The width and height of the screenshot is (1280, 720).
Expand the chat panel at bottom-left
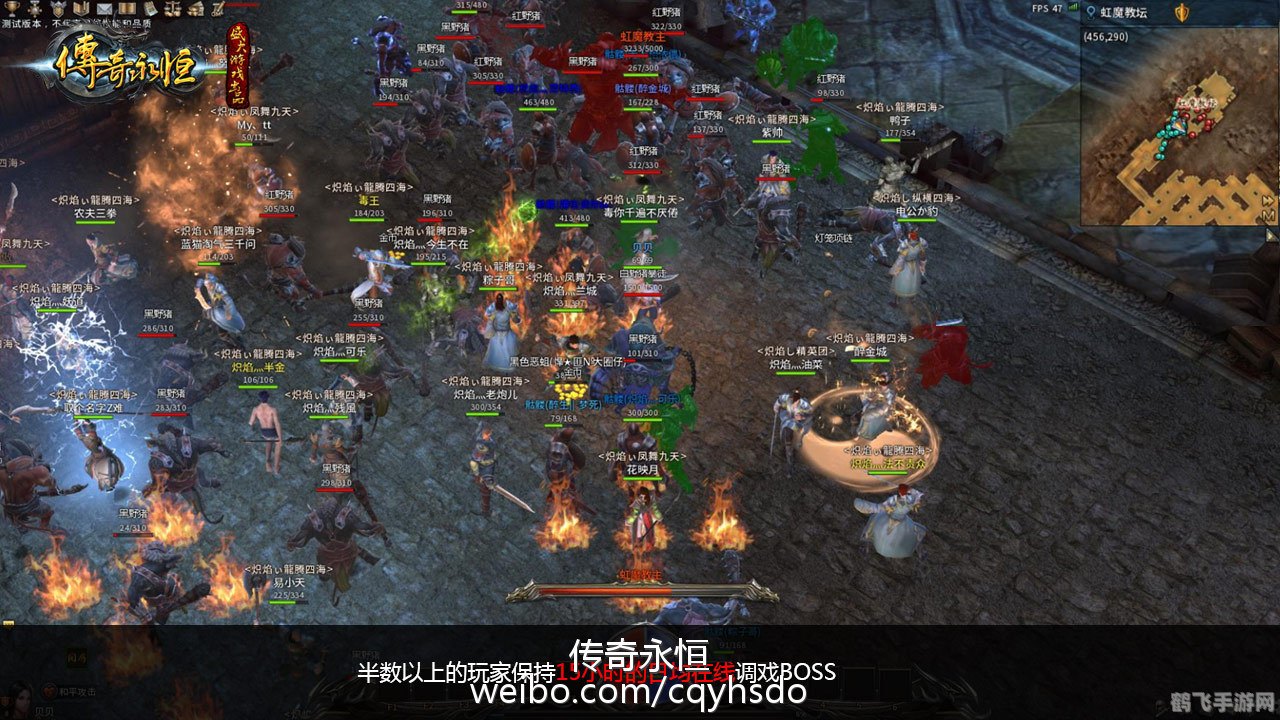77,659
